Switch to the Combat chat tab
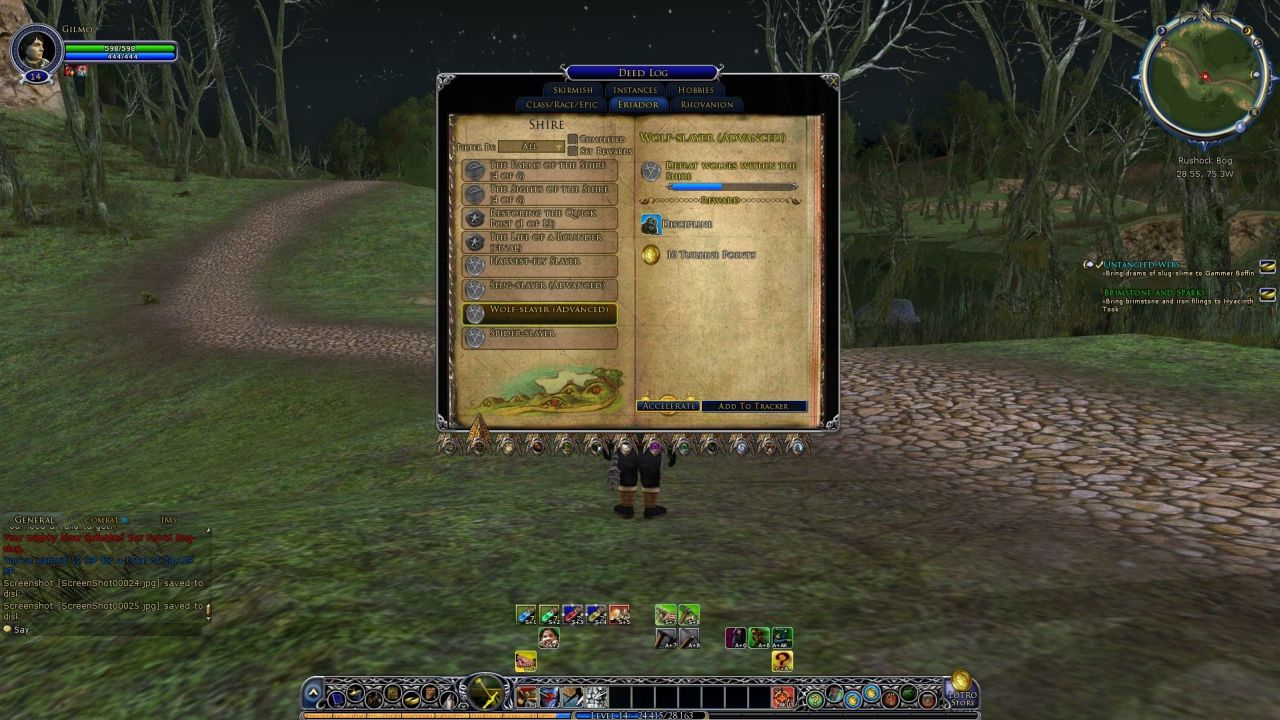Screen dimensions: 1280x720 click(101, 520)
